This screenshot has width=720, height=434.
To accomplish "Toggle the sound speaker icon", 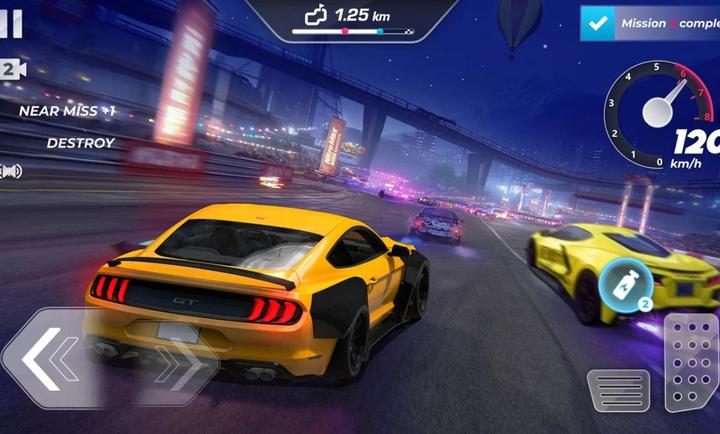I will tap(12, 171).
